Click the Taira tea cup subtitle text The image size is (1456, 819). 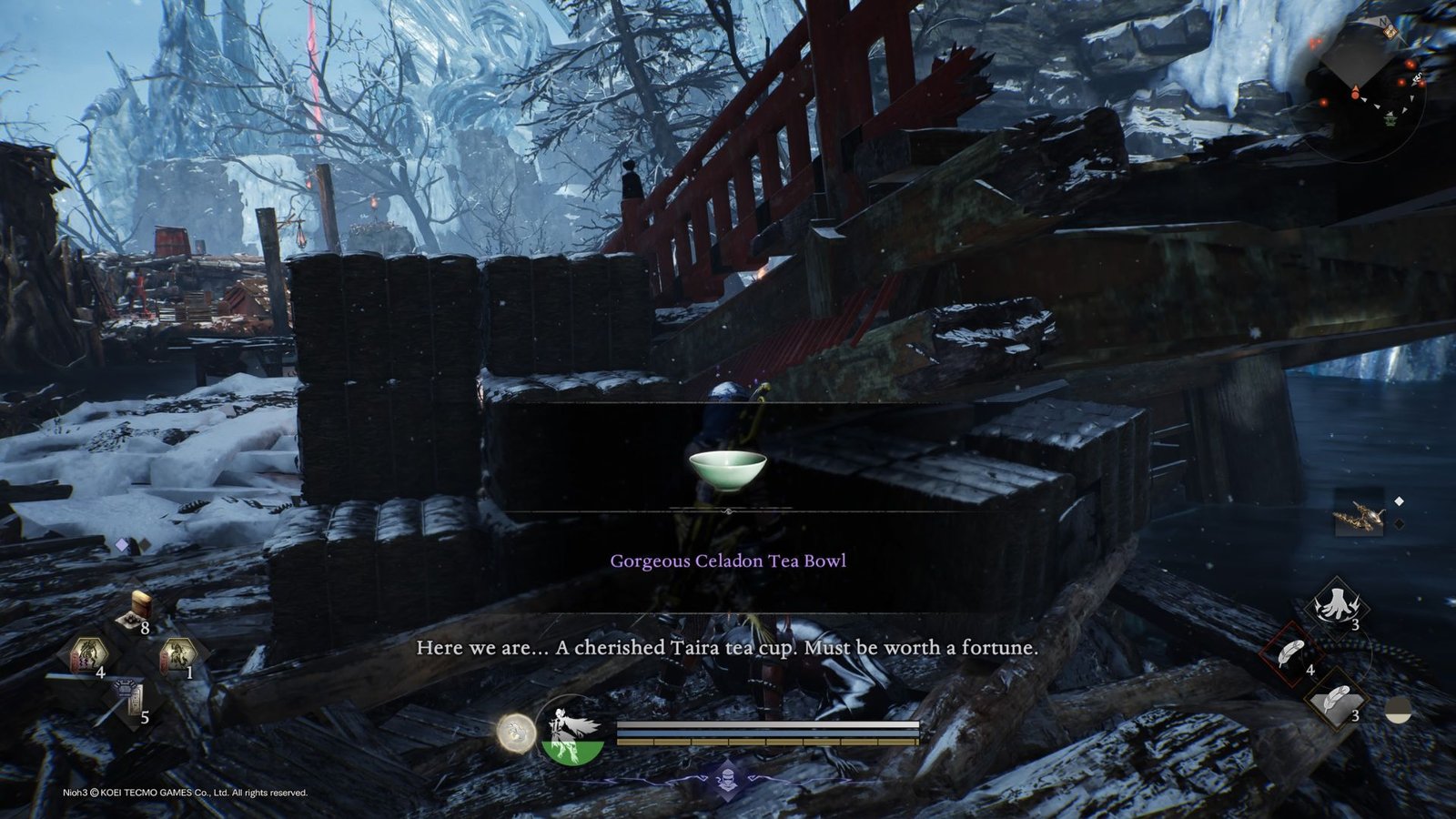(728, 649)
